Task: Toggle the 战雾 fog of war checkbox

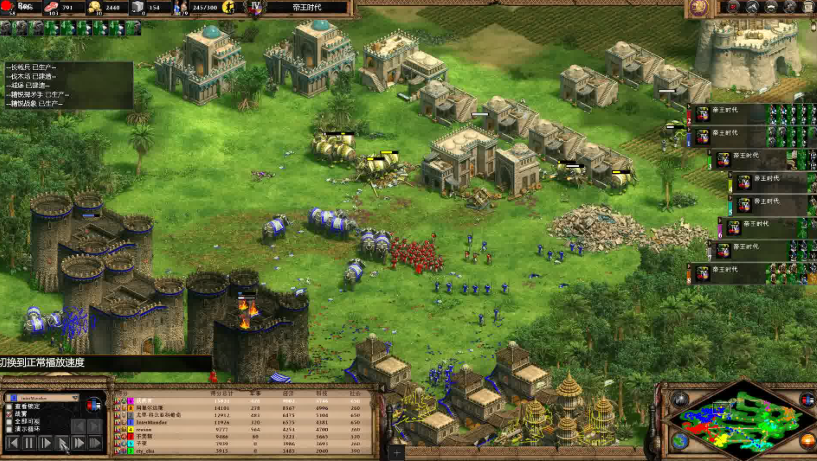Action: click(7, 414)
